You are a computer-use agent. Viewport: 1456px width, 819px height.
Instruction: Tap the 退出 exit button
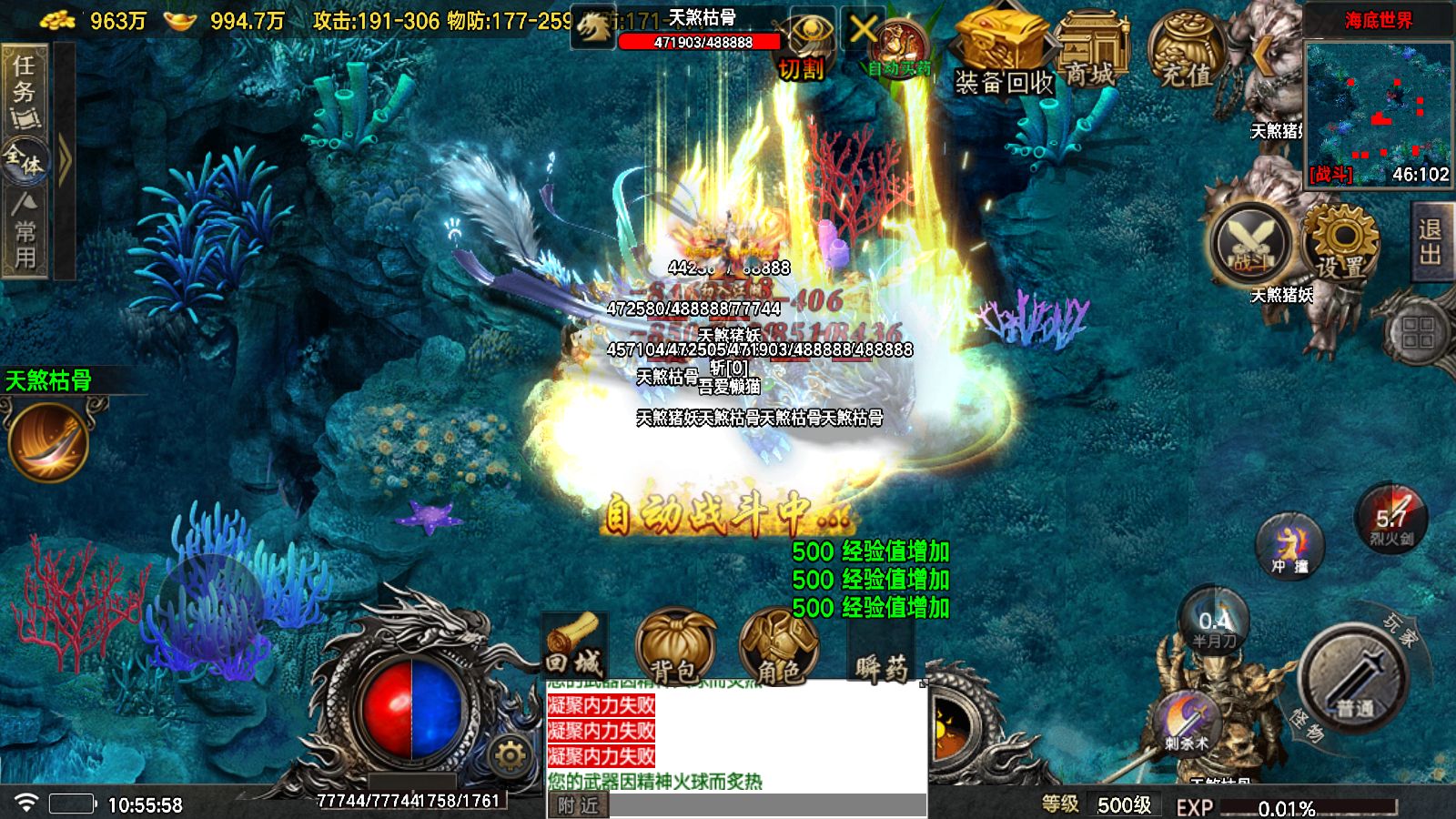[1431, 241]
